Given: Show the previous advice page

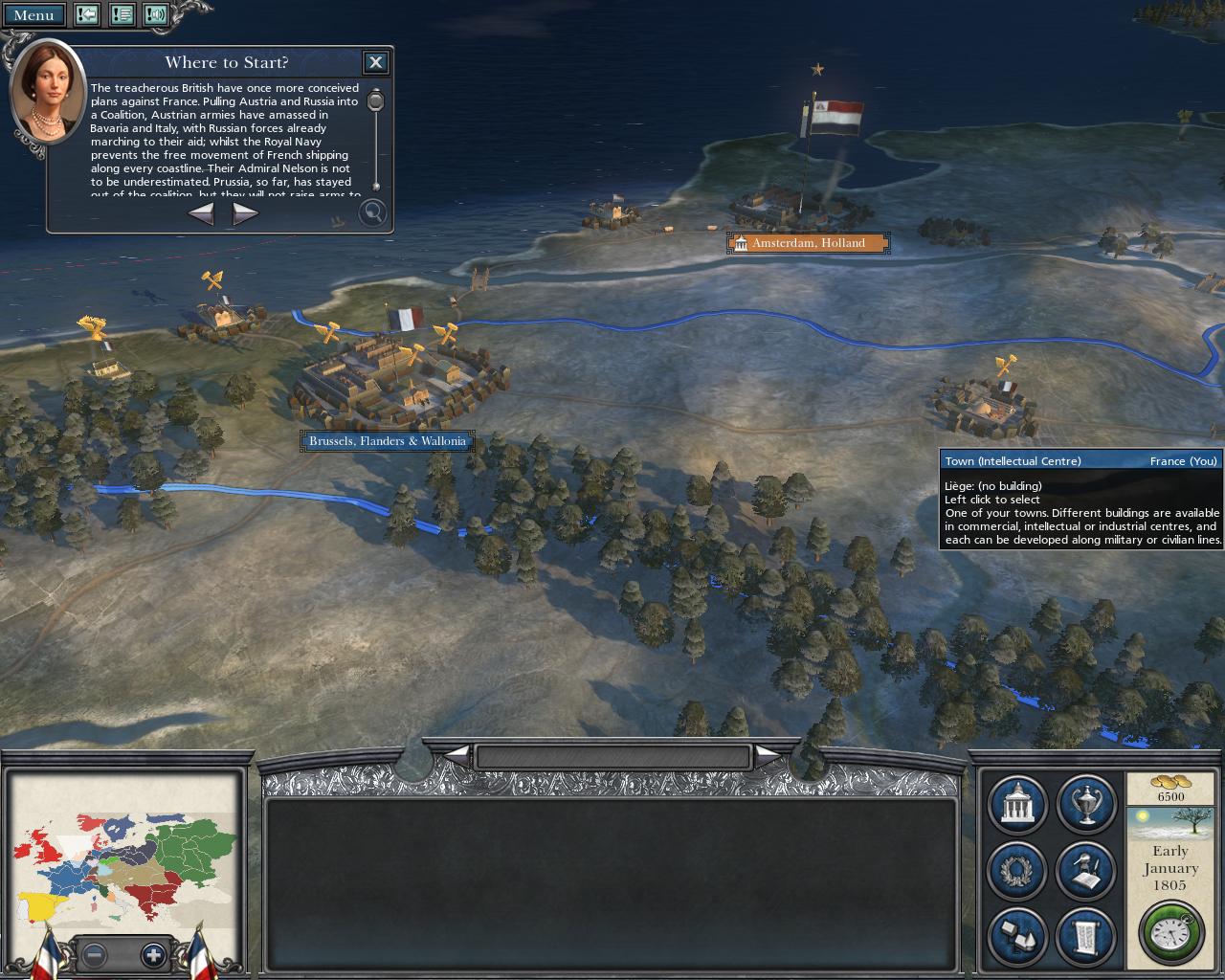Looking at the screenshot, I should pyautogui.click(x=201, y=213).
